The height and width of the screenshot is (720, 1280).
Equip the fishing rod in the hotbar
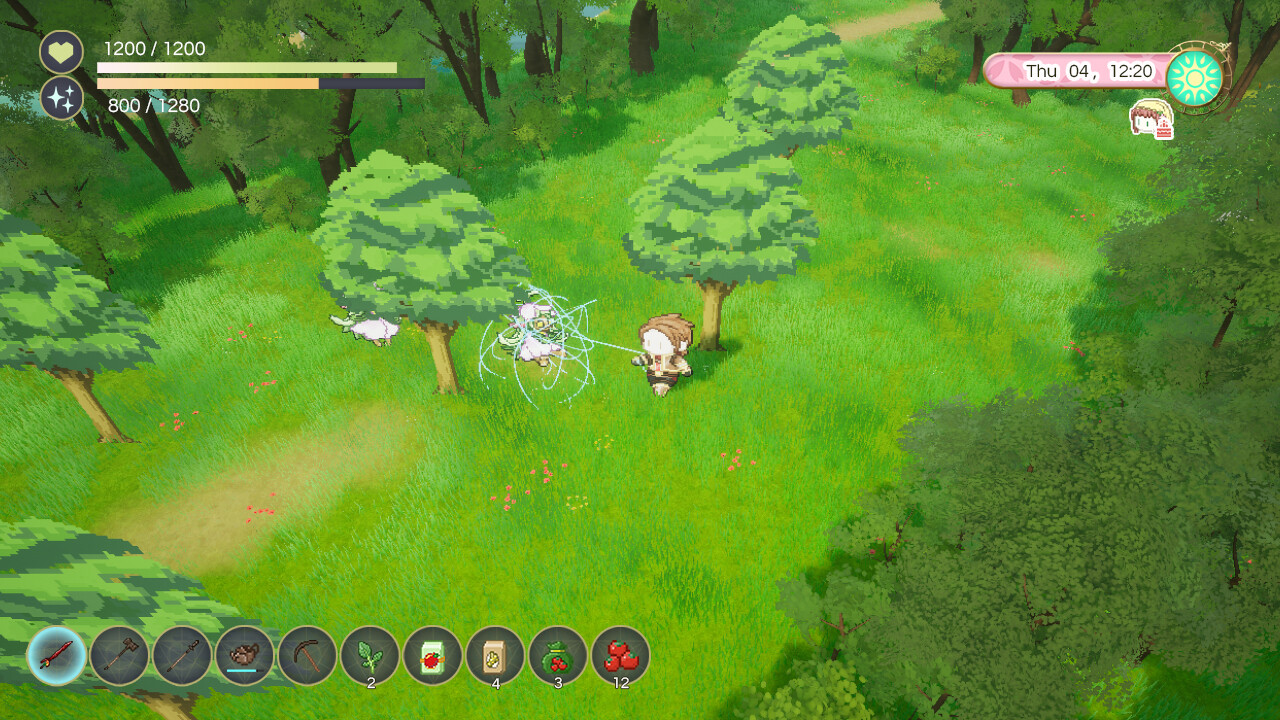coord(184,658)
